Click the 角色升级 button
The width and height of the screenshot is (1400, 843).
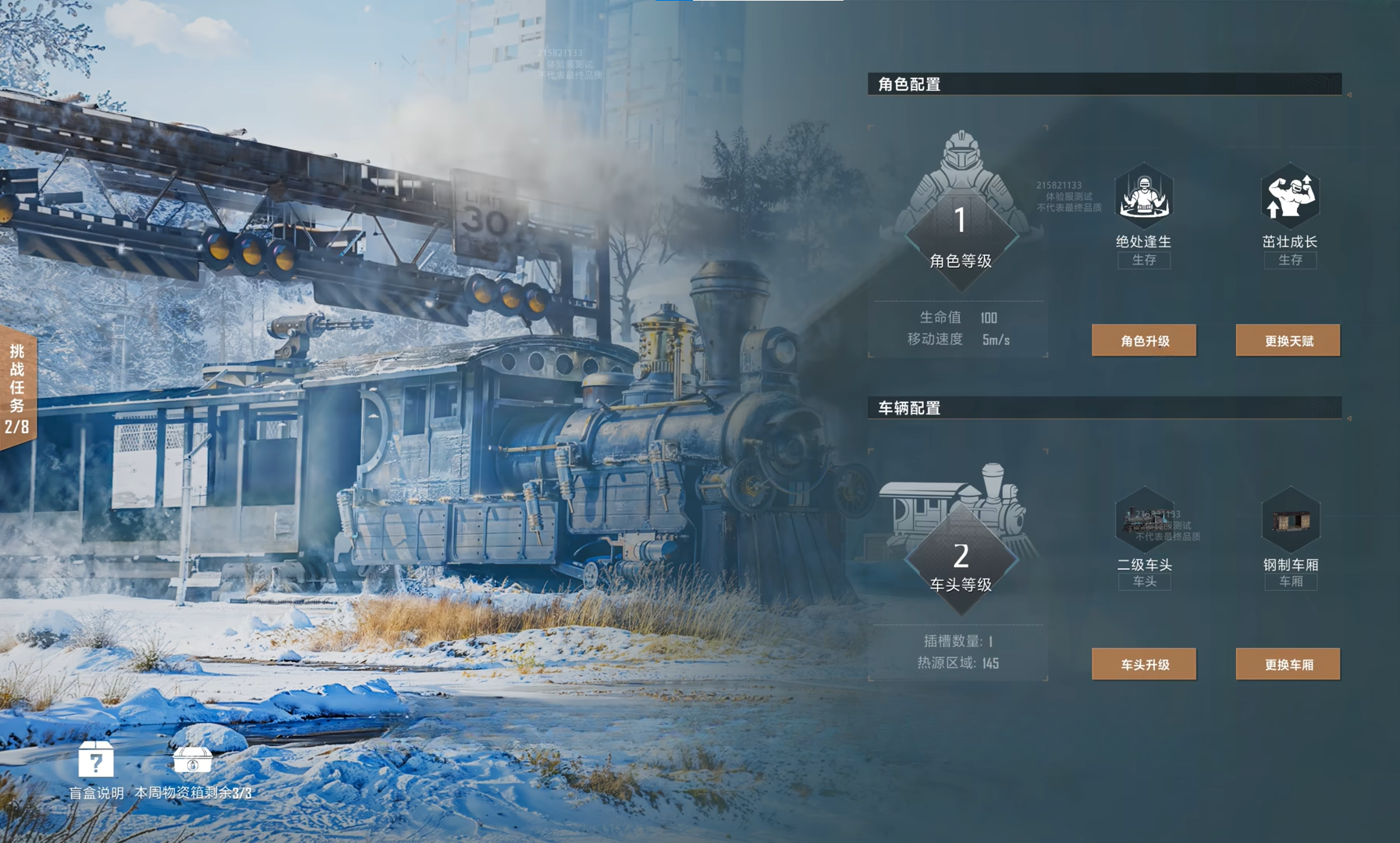click(1143, 340)
